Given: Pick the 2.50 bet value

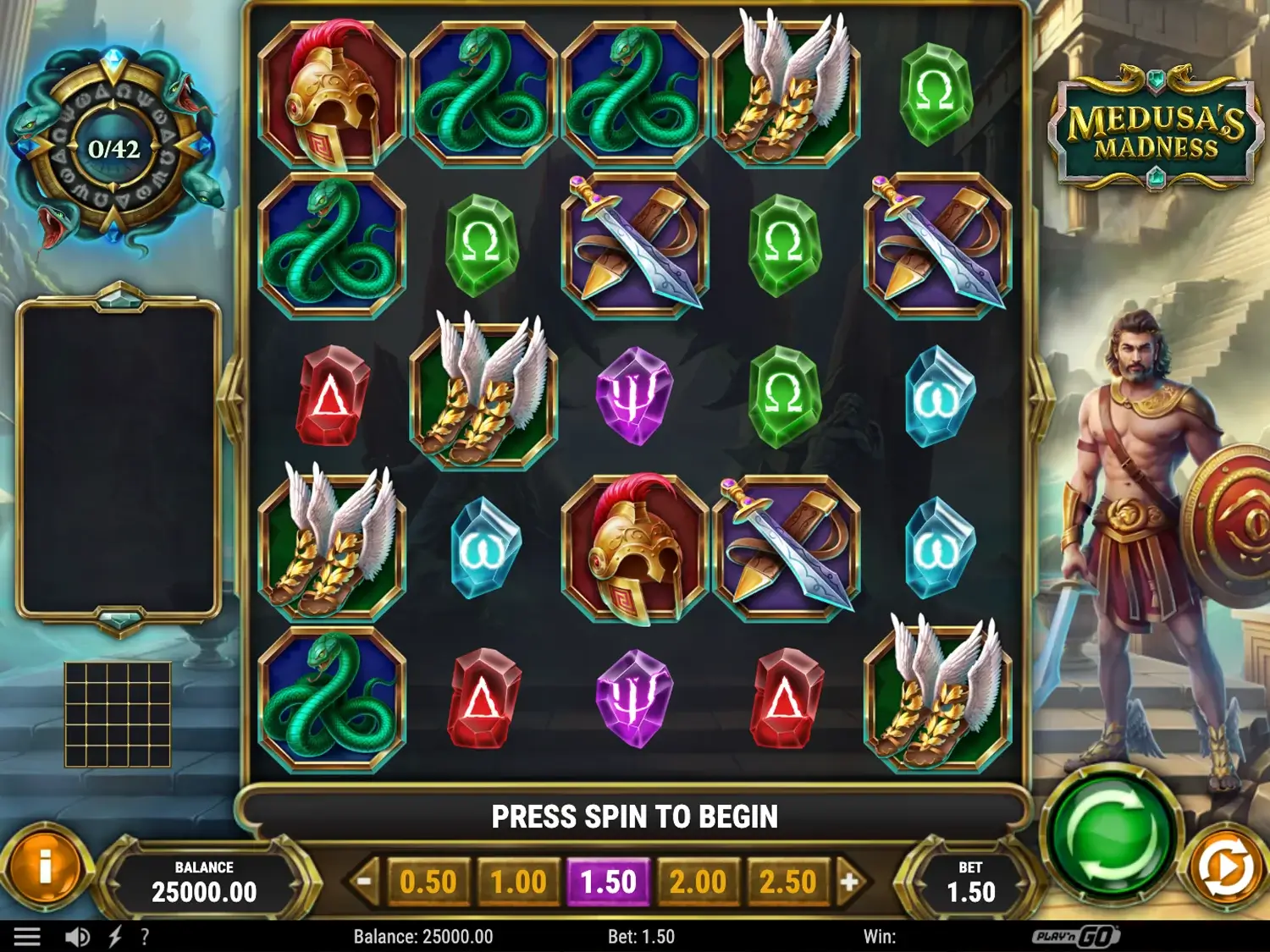Looking at the screenshot, I should (787, 883).
